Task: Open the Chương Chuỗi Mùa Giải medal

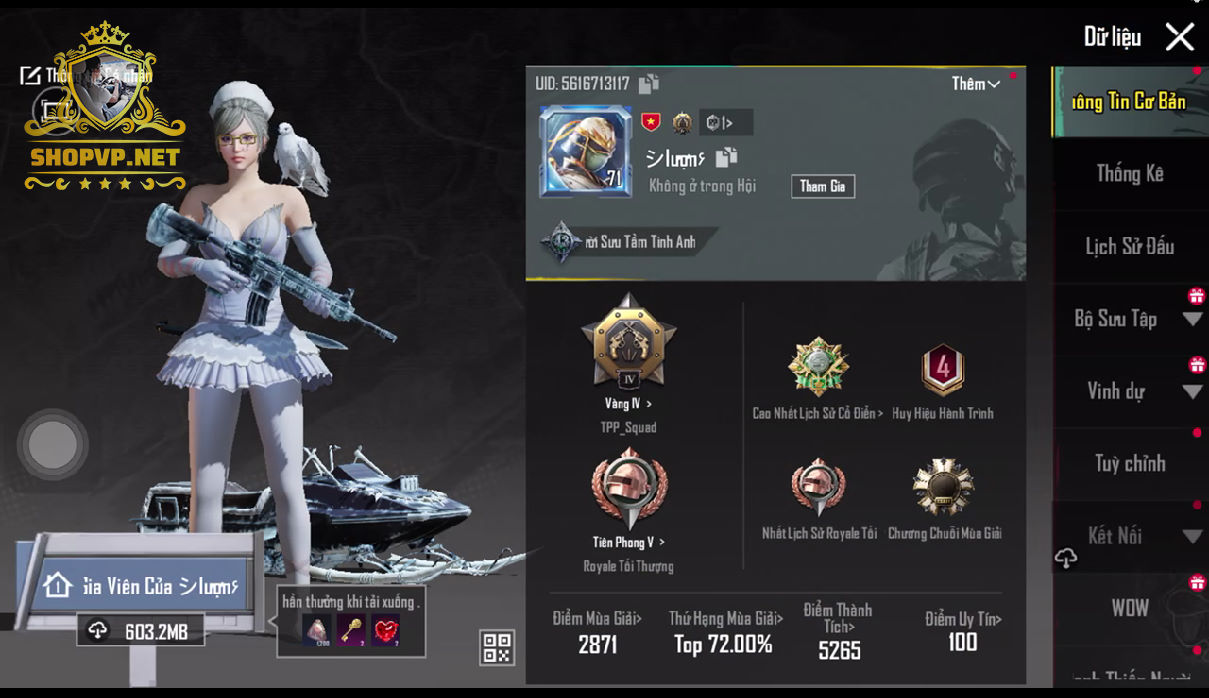Action: point(943,489)
